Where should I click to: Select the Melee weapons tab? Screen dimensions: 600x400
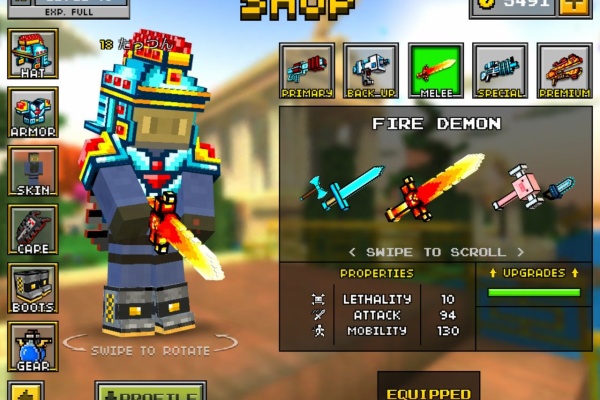[436, 70]
